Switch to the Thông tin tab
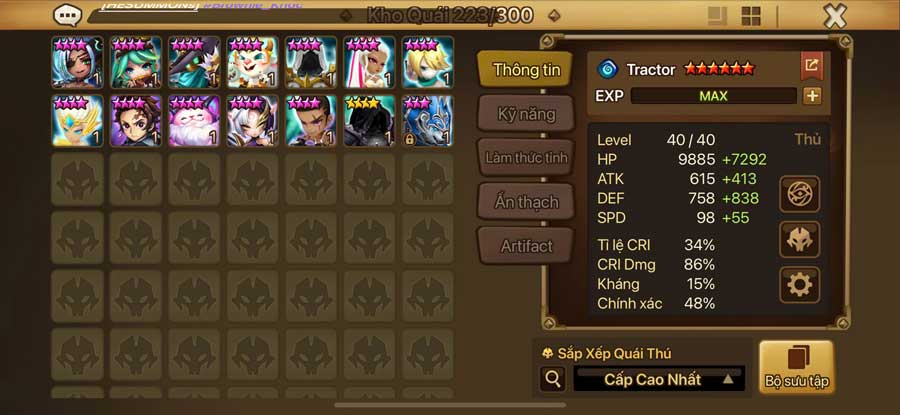Viewport: 900px width, 415px height. pyautogui.click(x=525, y=70)
